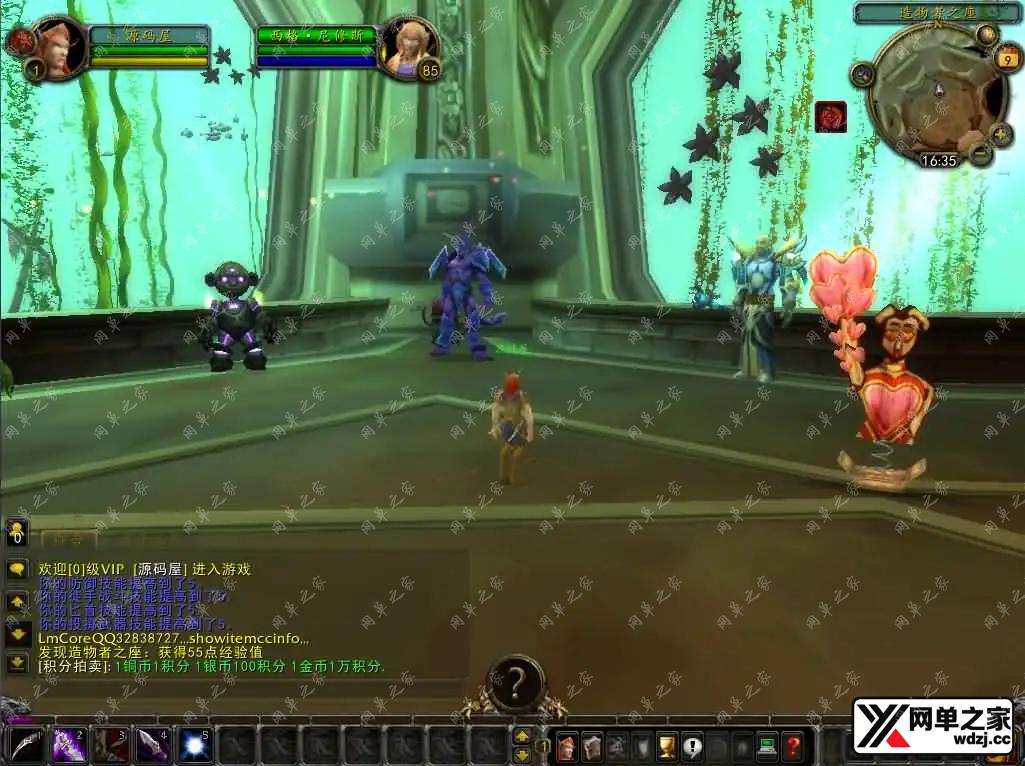Select the level 85 target portrait

(x=409, y=45)
